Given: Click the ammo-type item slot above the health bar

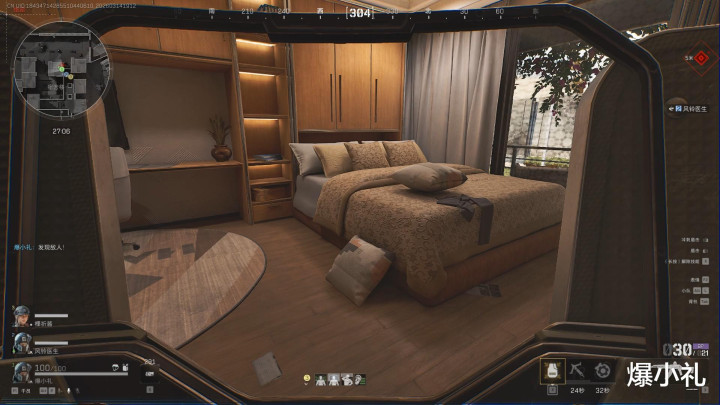Looking at the screenshot, I should (149, 372).
